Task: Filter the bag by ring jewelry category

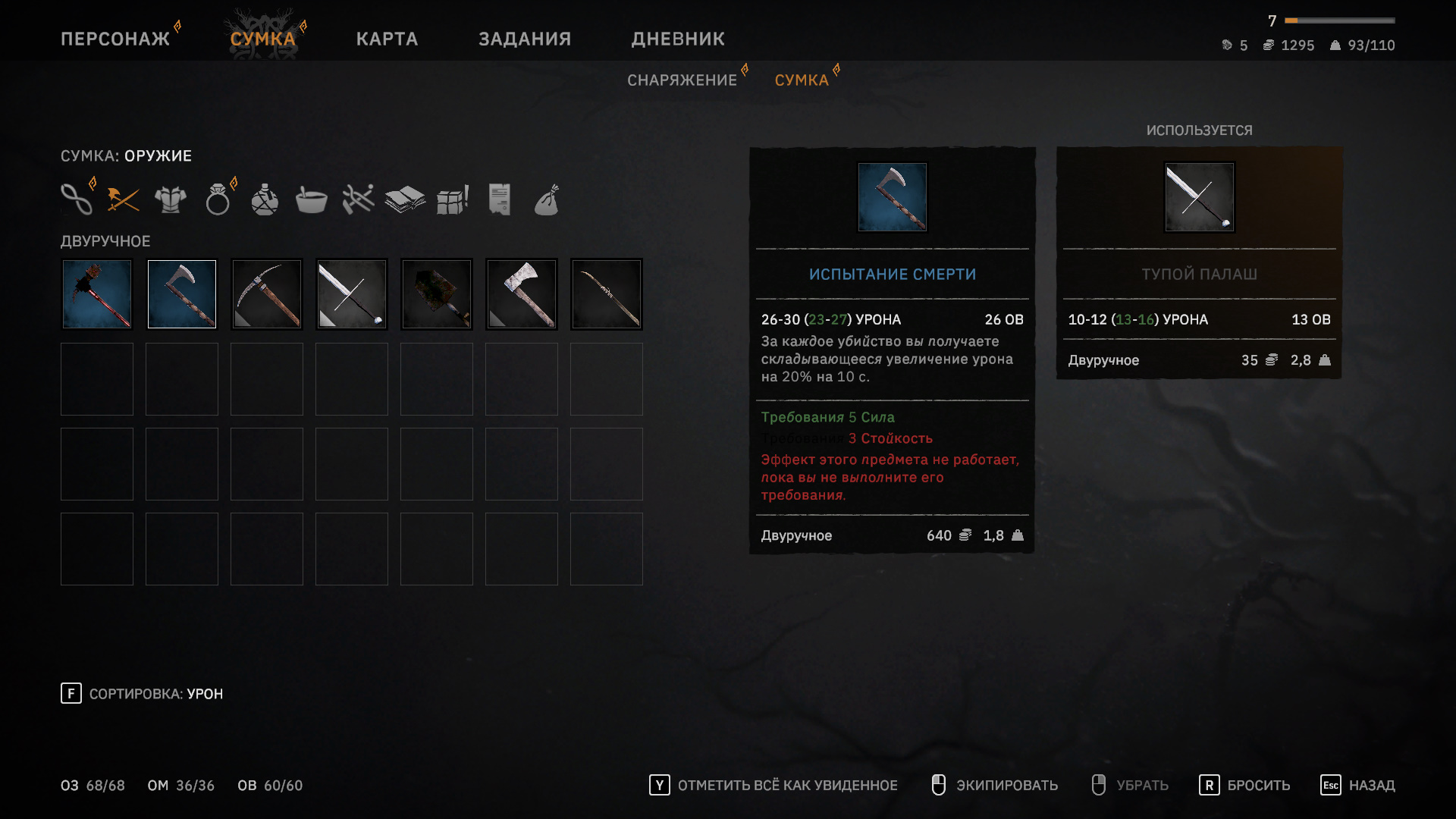Action: pos(218,200)
